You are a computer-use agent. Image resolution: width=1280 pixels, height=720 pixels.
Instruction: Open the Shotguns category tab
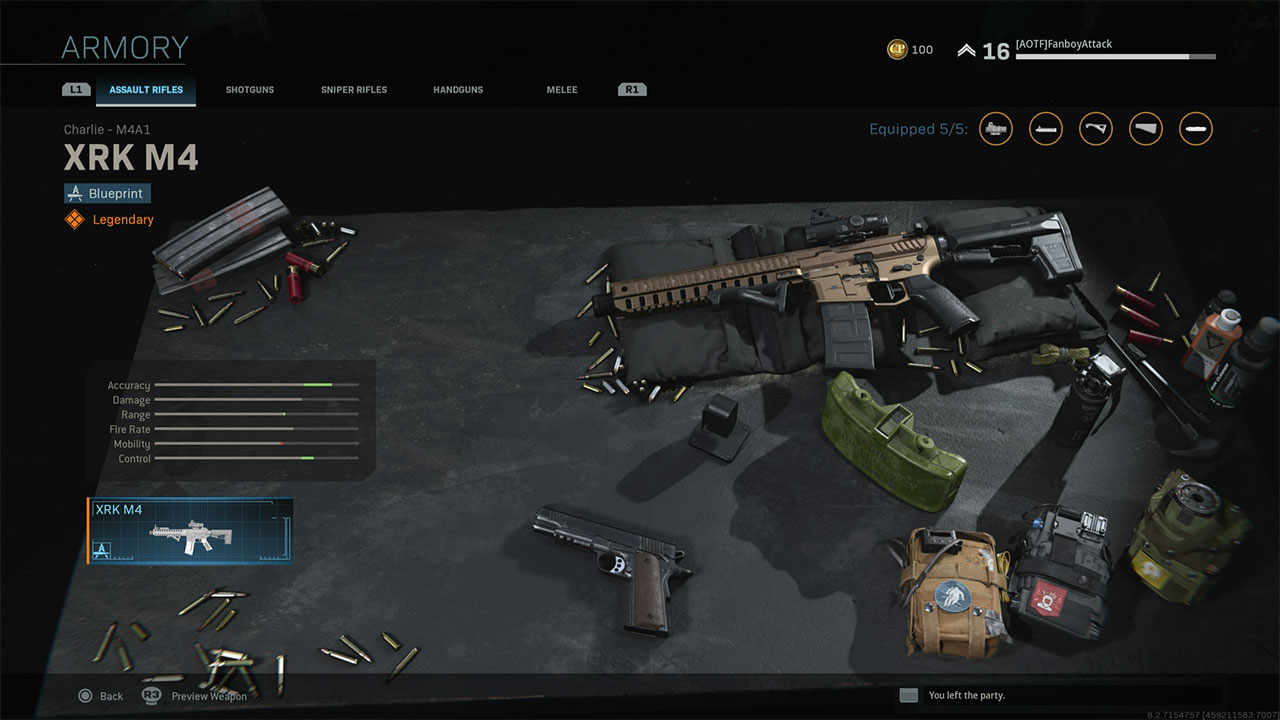click(249, 90)
